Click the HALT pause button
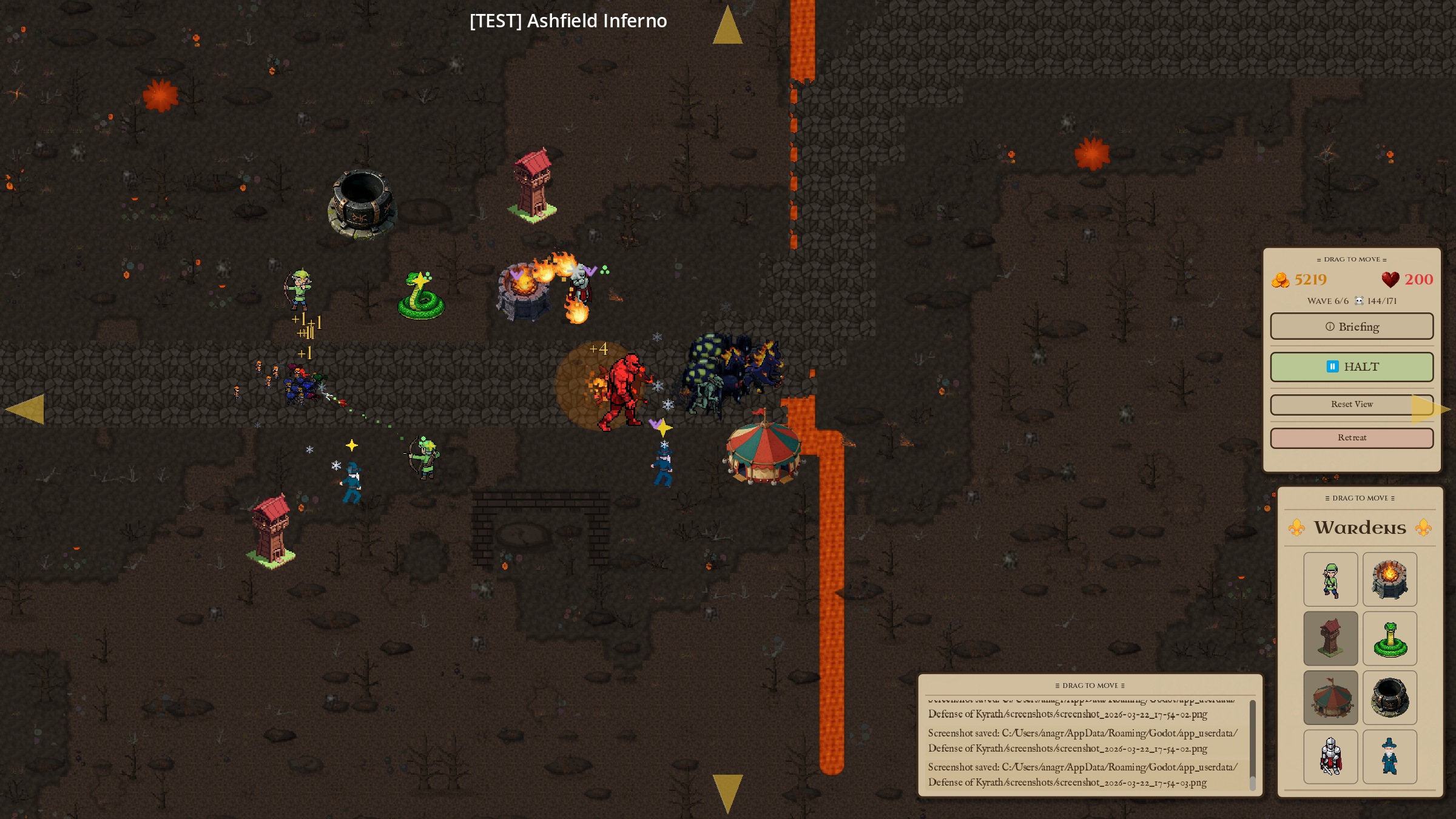 [1352, 366]
